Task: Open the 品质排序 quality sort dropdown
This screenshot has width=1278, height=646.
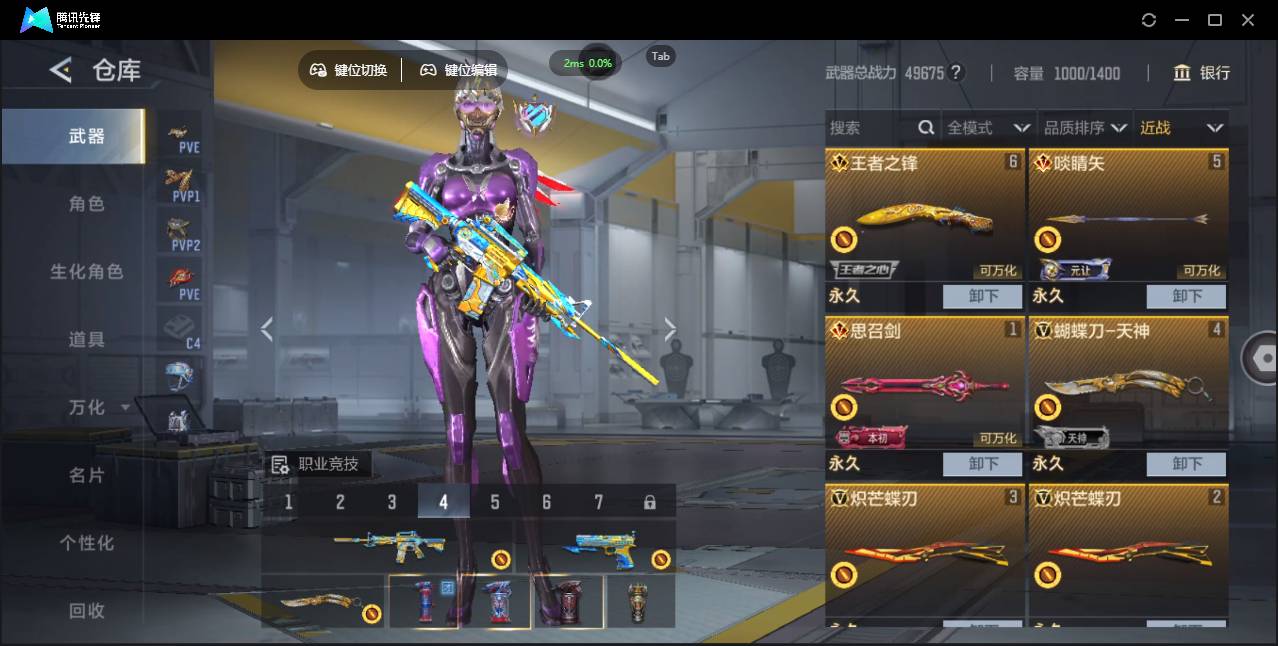Action: point(1085,128)
